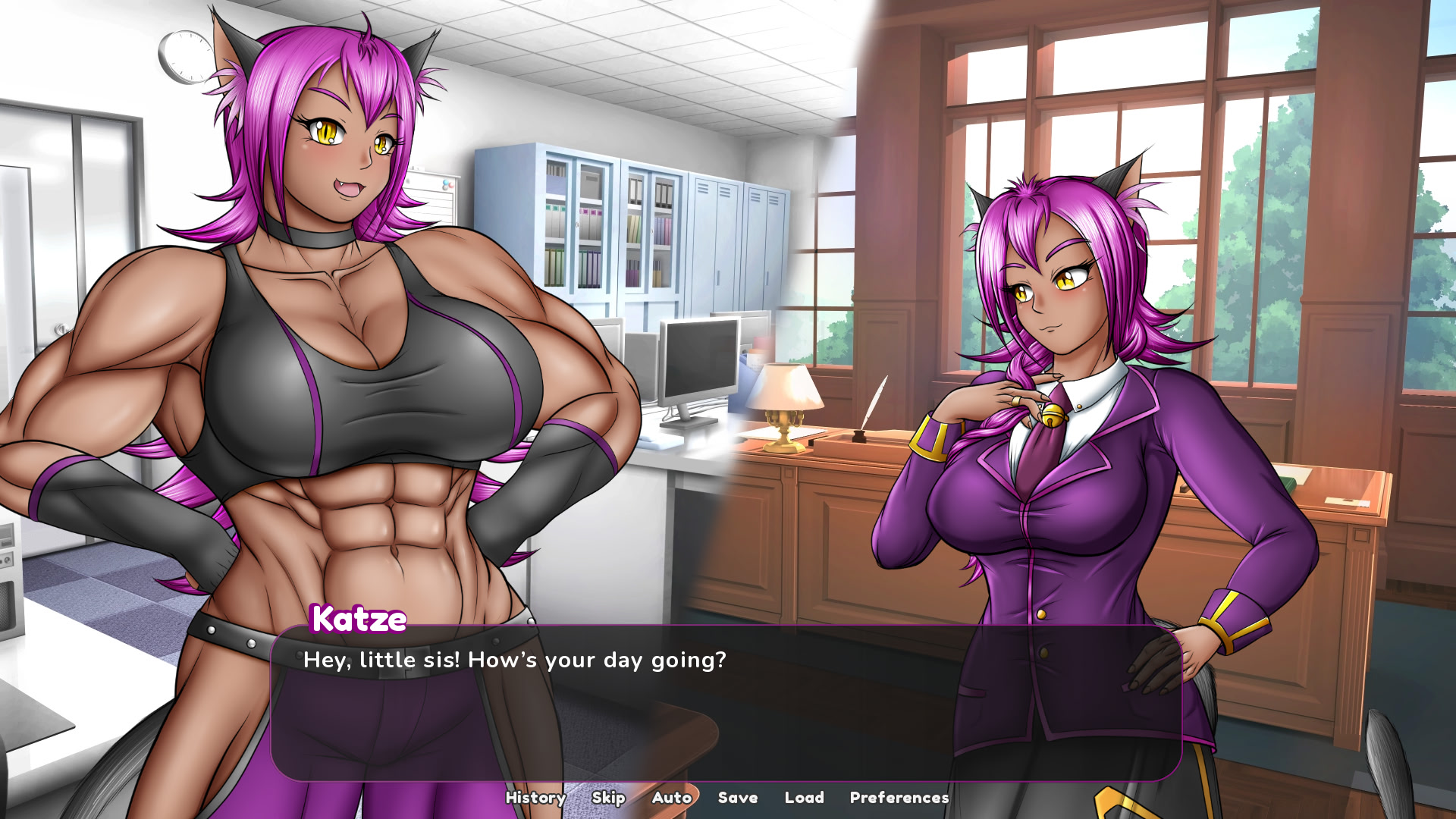Open Preferences

point(899,798)
